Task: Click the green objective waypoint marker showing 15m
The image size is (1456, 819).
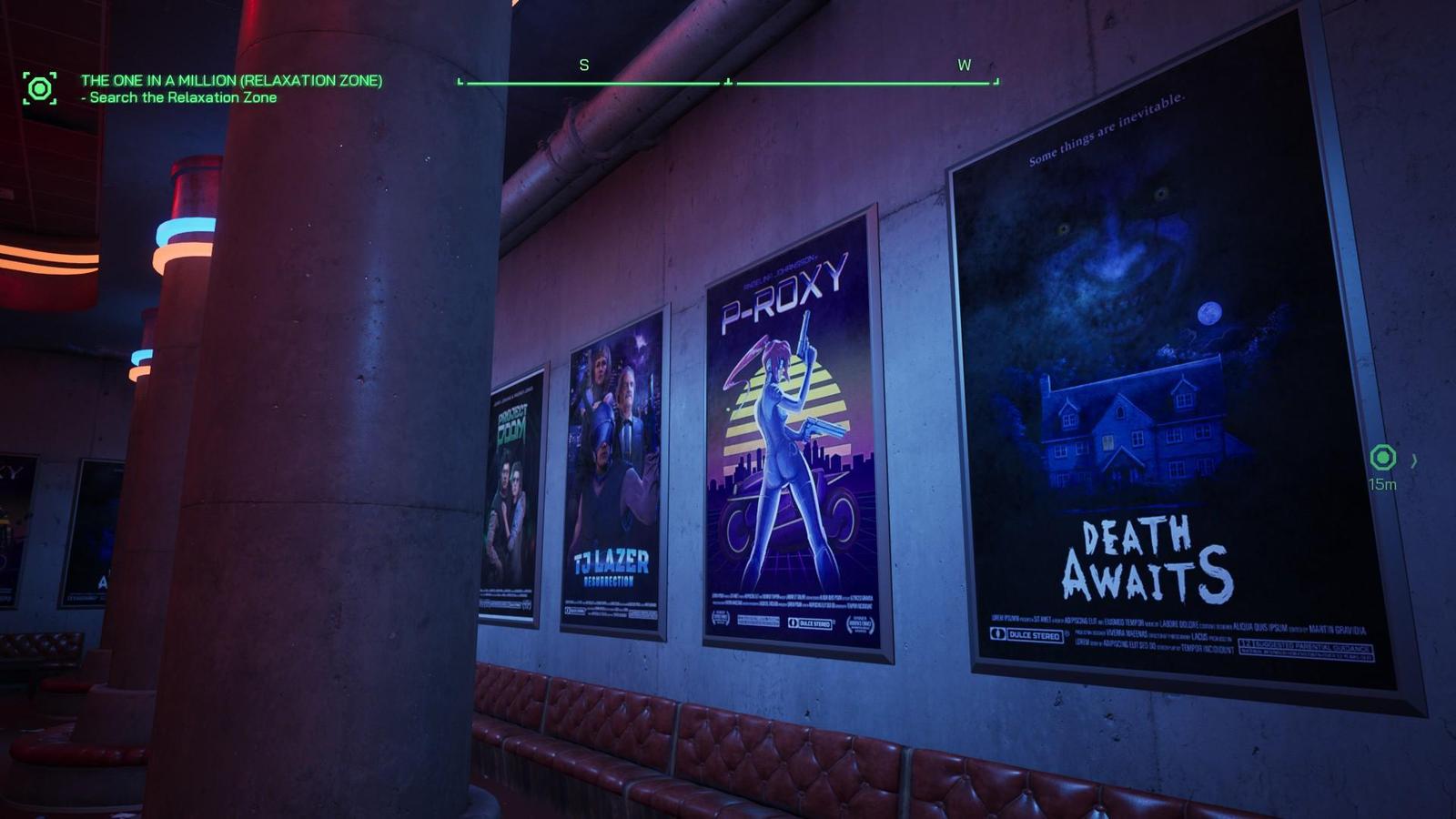Action: (x=1382, y=458)
